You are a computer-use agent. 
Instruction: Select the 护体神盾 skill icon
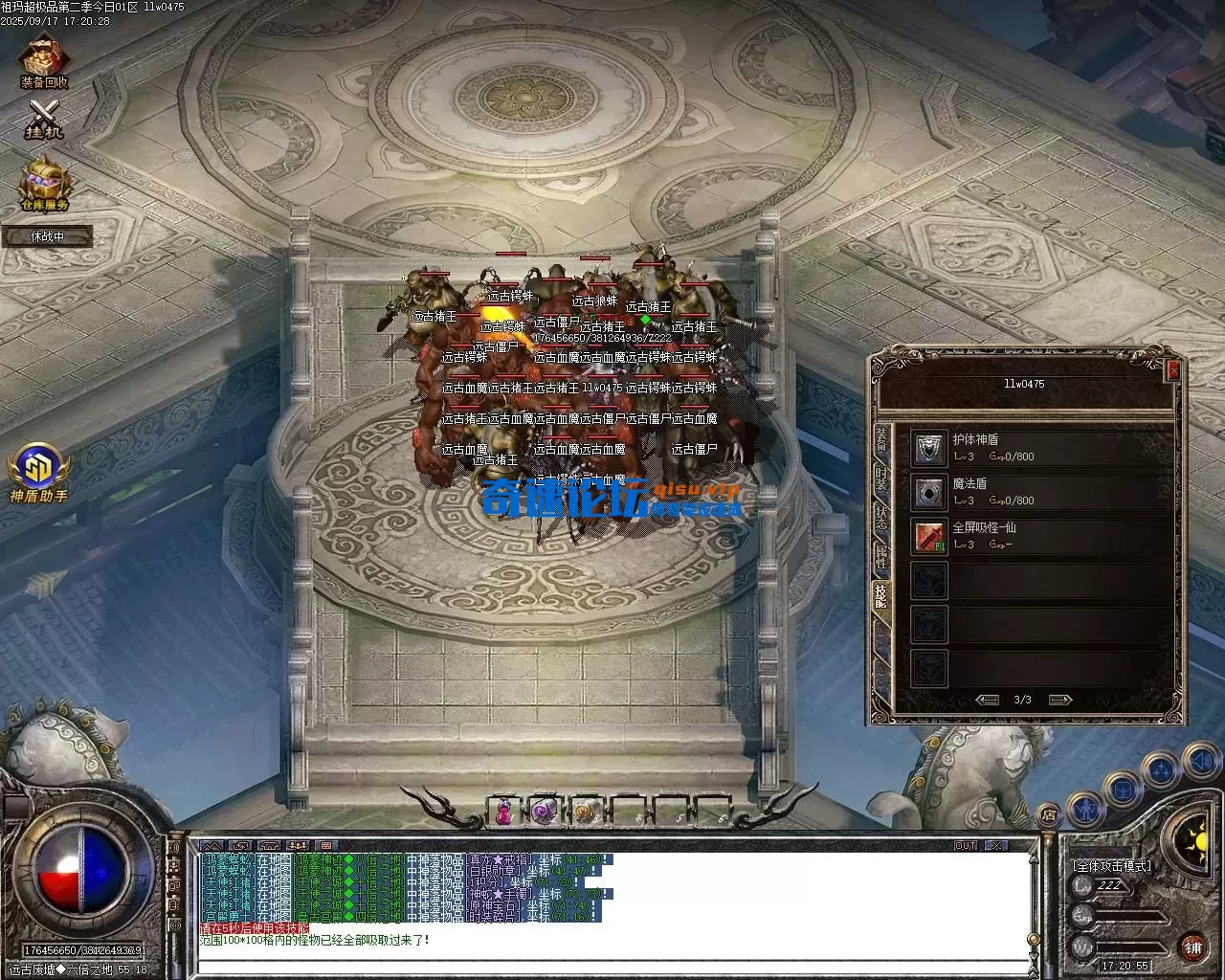pos(928,448)
